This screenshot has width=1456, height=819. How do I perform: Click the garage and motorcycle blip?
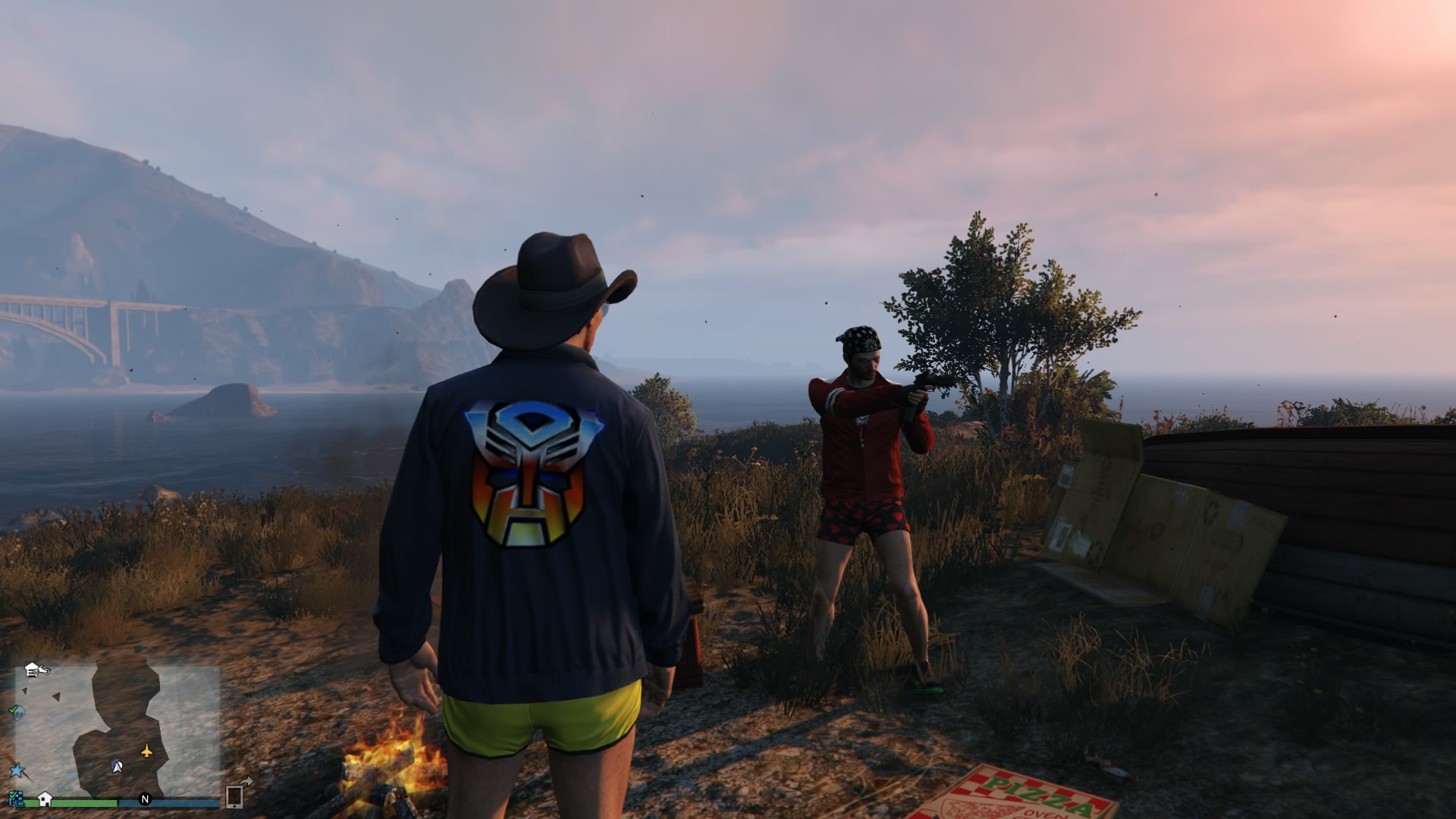[x=36, y=670]
